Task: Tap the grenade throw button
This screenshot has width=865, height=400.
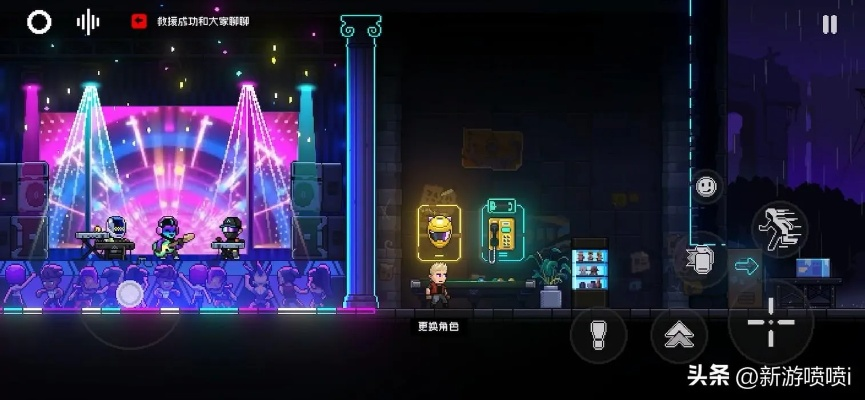Action: 598,335
